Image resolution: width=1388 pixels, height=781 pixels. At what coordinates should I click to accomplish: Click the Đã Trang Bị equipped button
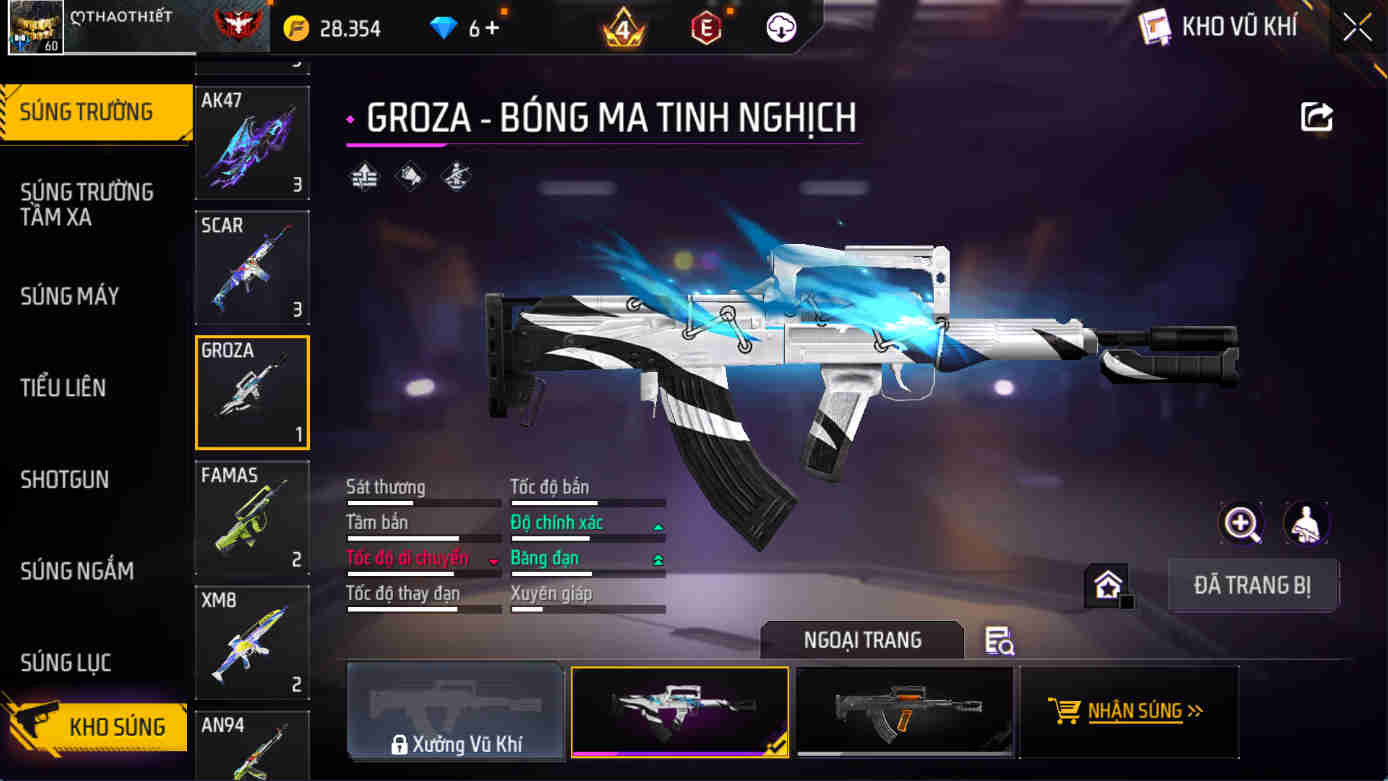click(1252, 586)
